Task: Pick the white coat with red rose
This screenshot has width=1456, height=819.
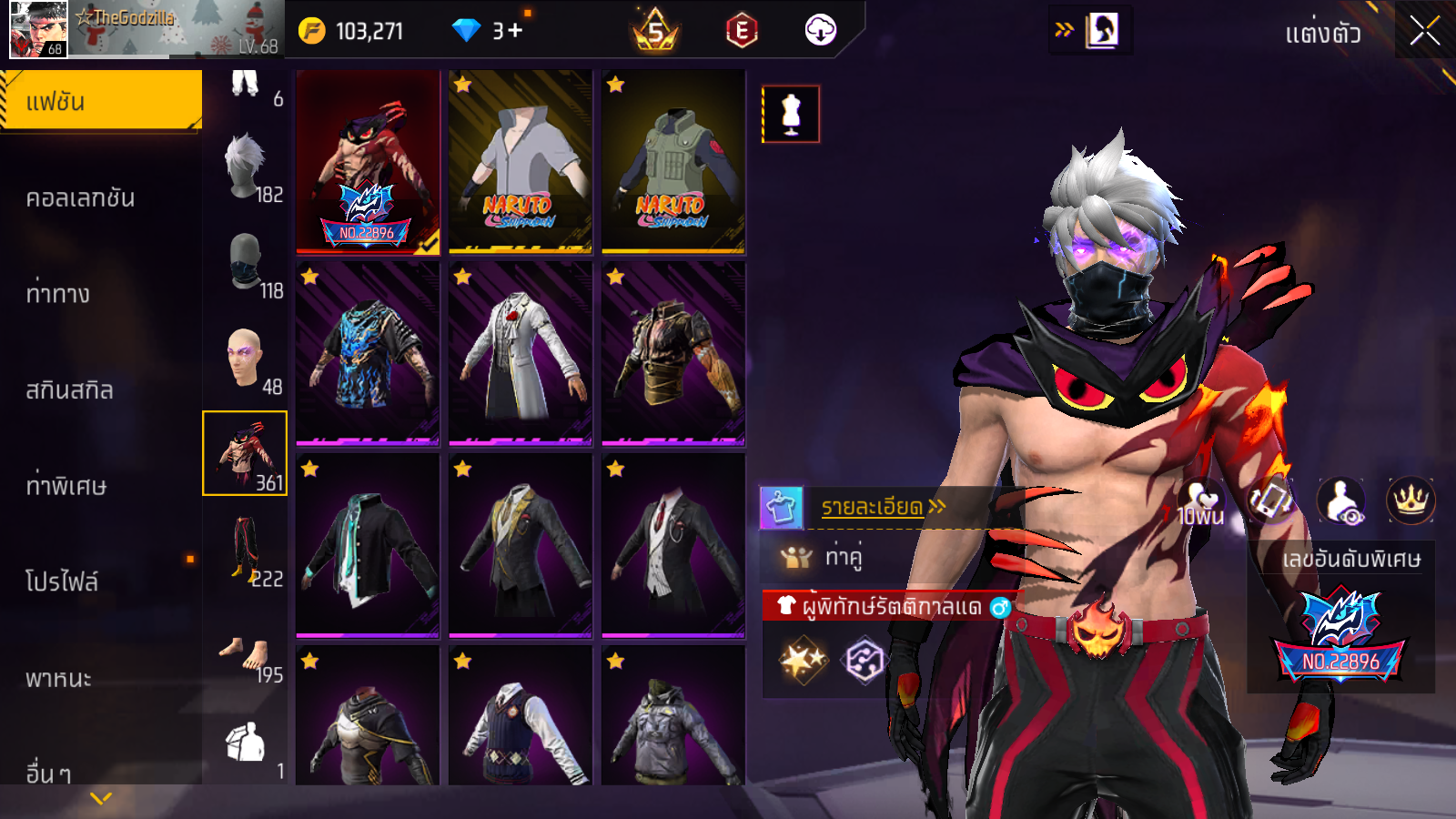Action: pos(521,354)
